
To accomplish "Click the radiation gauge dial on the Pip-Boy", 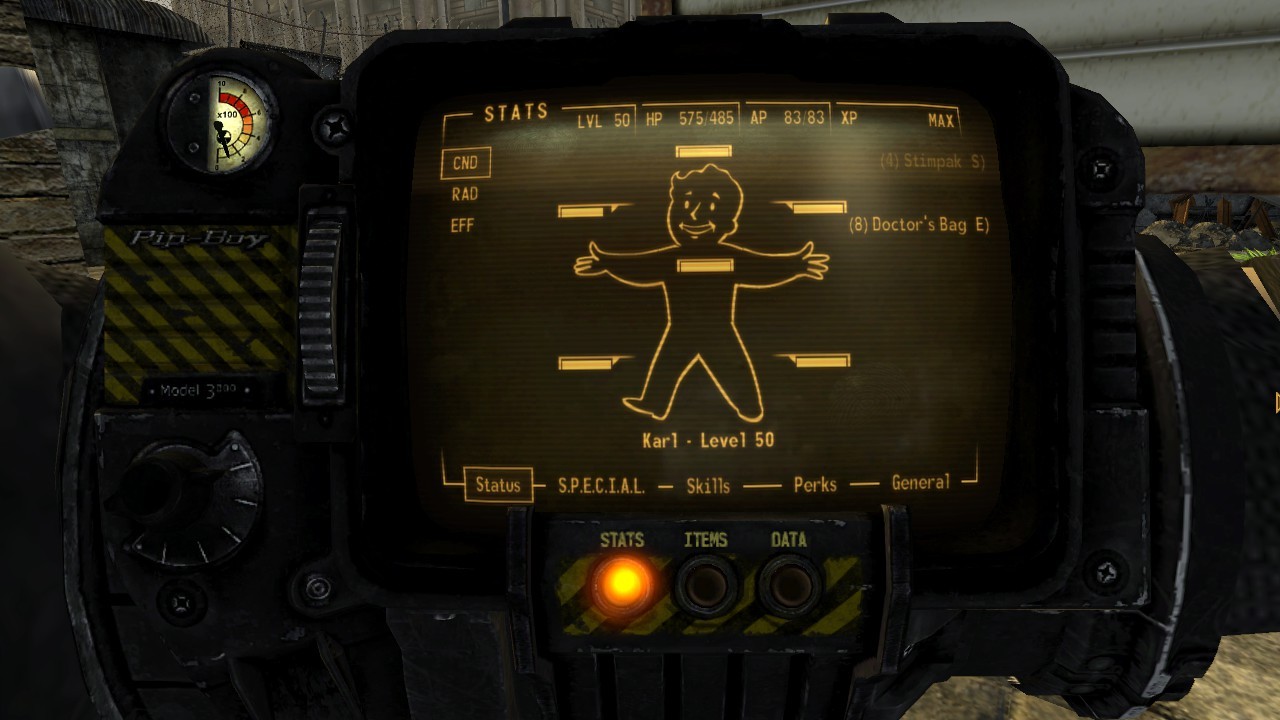I will pos(230,120).
